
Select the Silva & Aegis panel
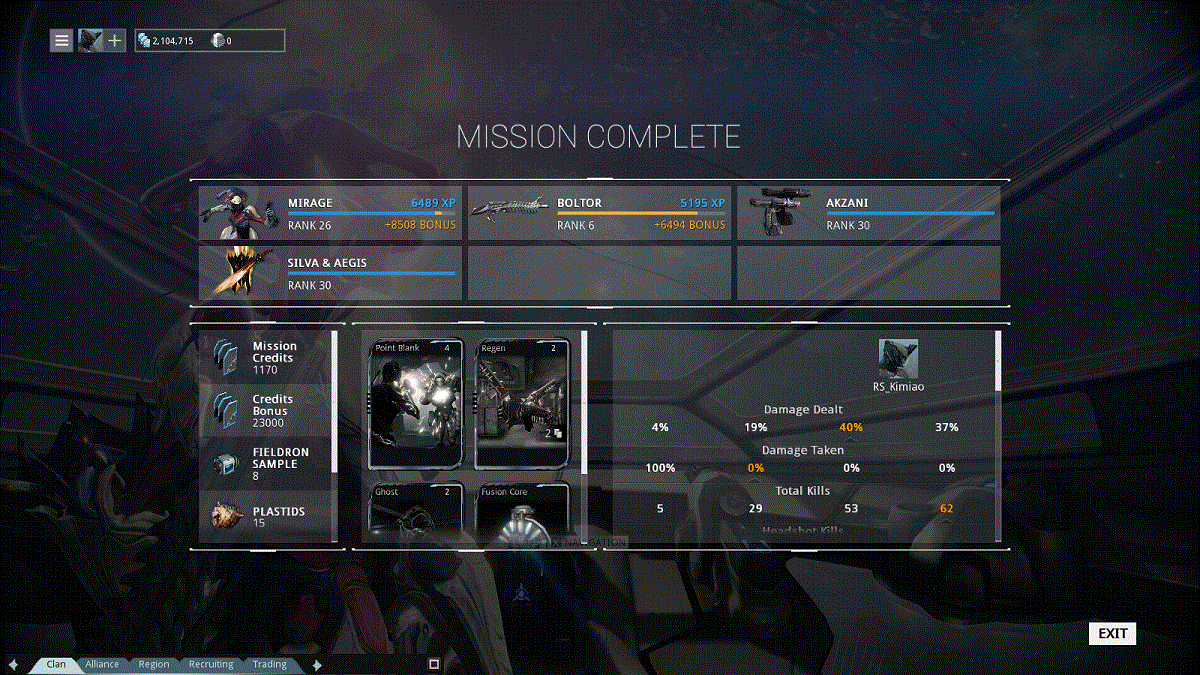pyautogui.click(x=330, y=273)
